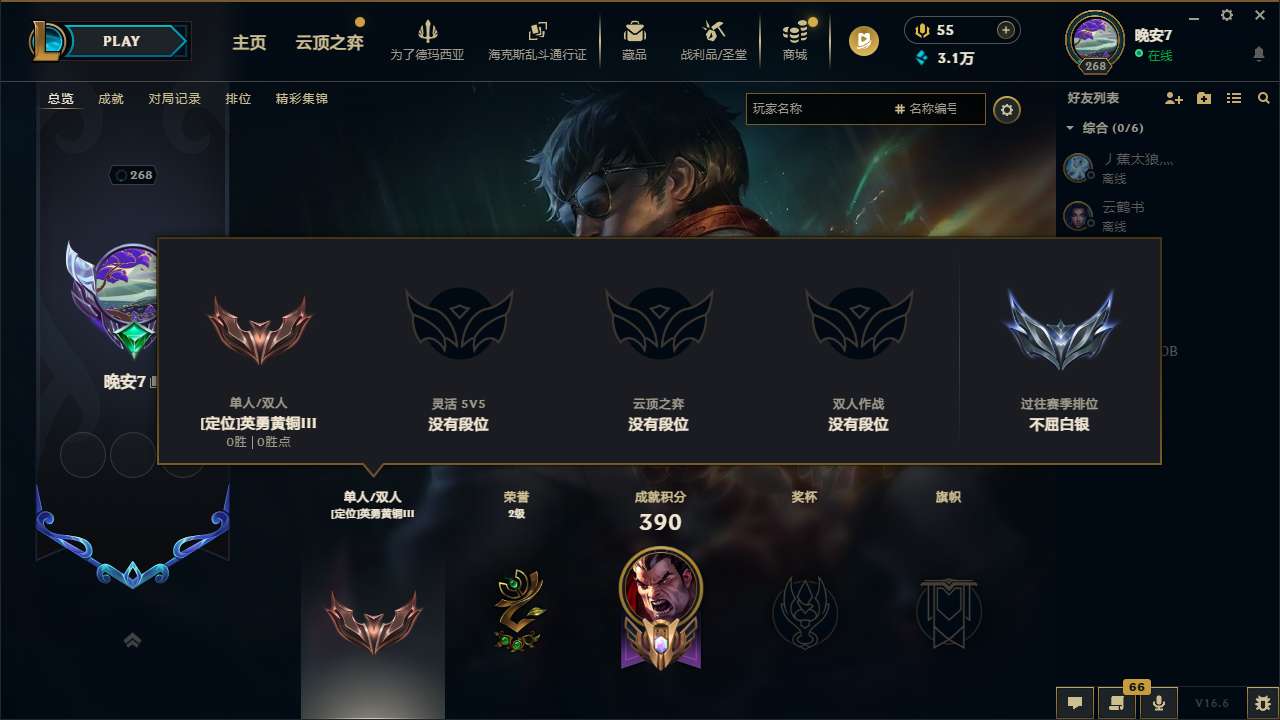The height and width of the screenshot is (720, 1280).
Task: Open chat via the speech bubble icon
Action: [1074, 703]
